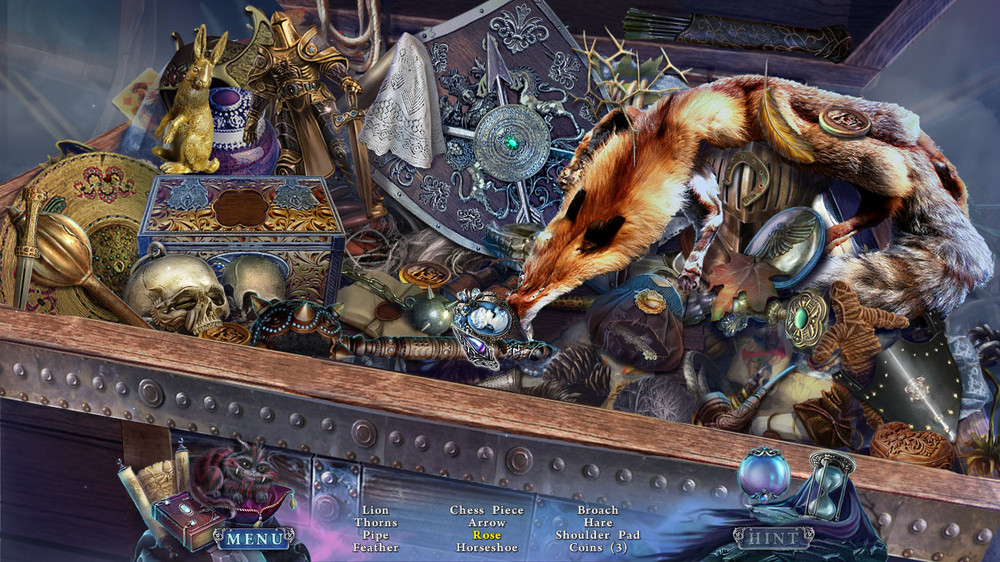Click 'Broach' in the item list
1000x562 pixels.
(x=598, y=510)
